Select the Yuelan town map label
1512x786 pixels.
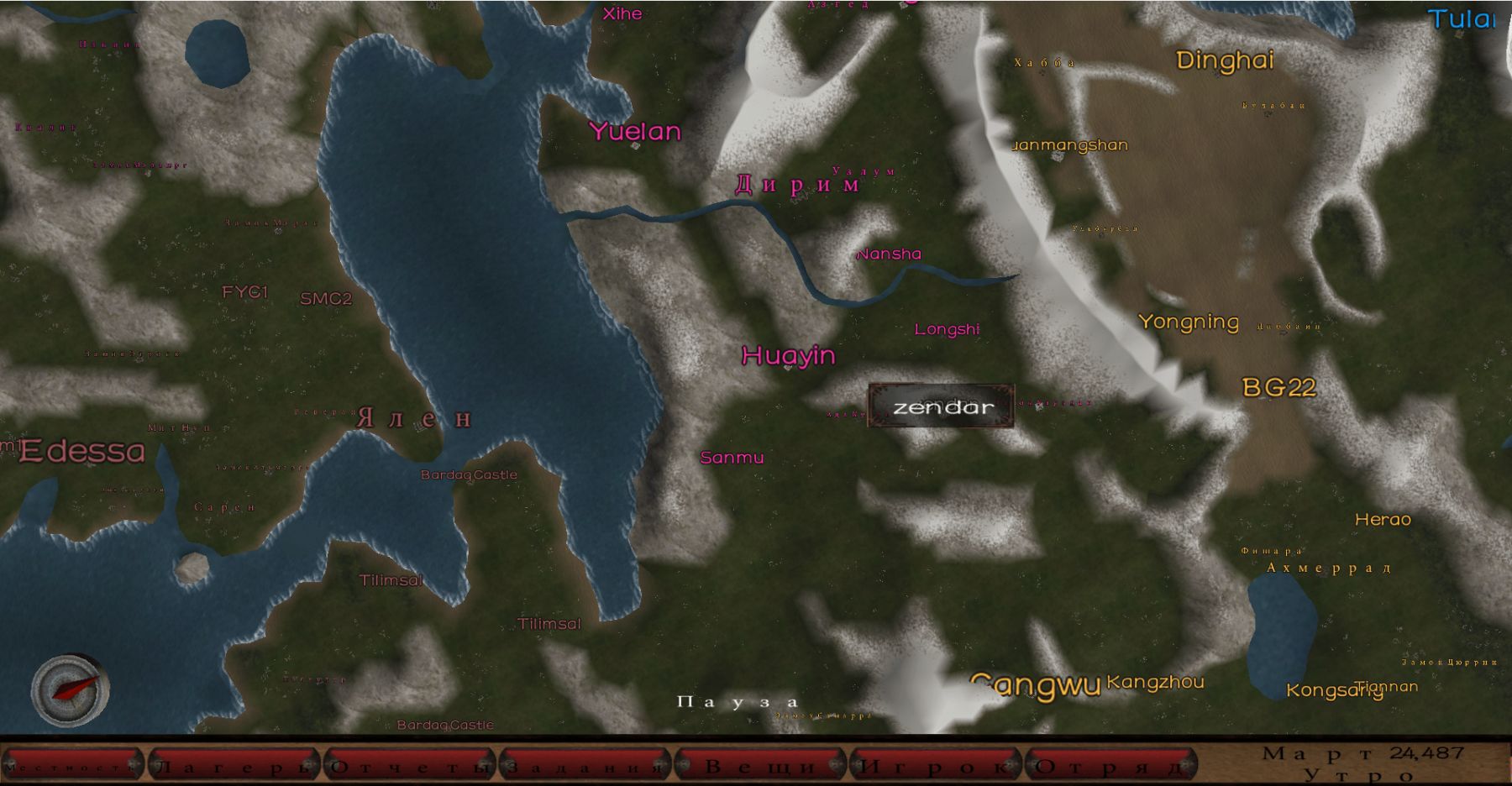[635, 132]
